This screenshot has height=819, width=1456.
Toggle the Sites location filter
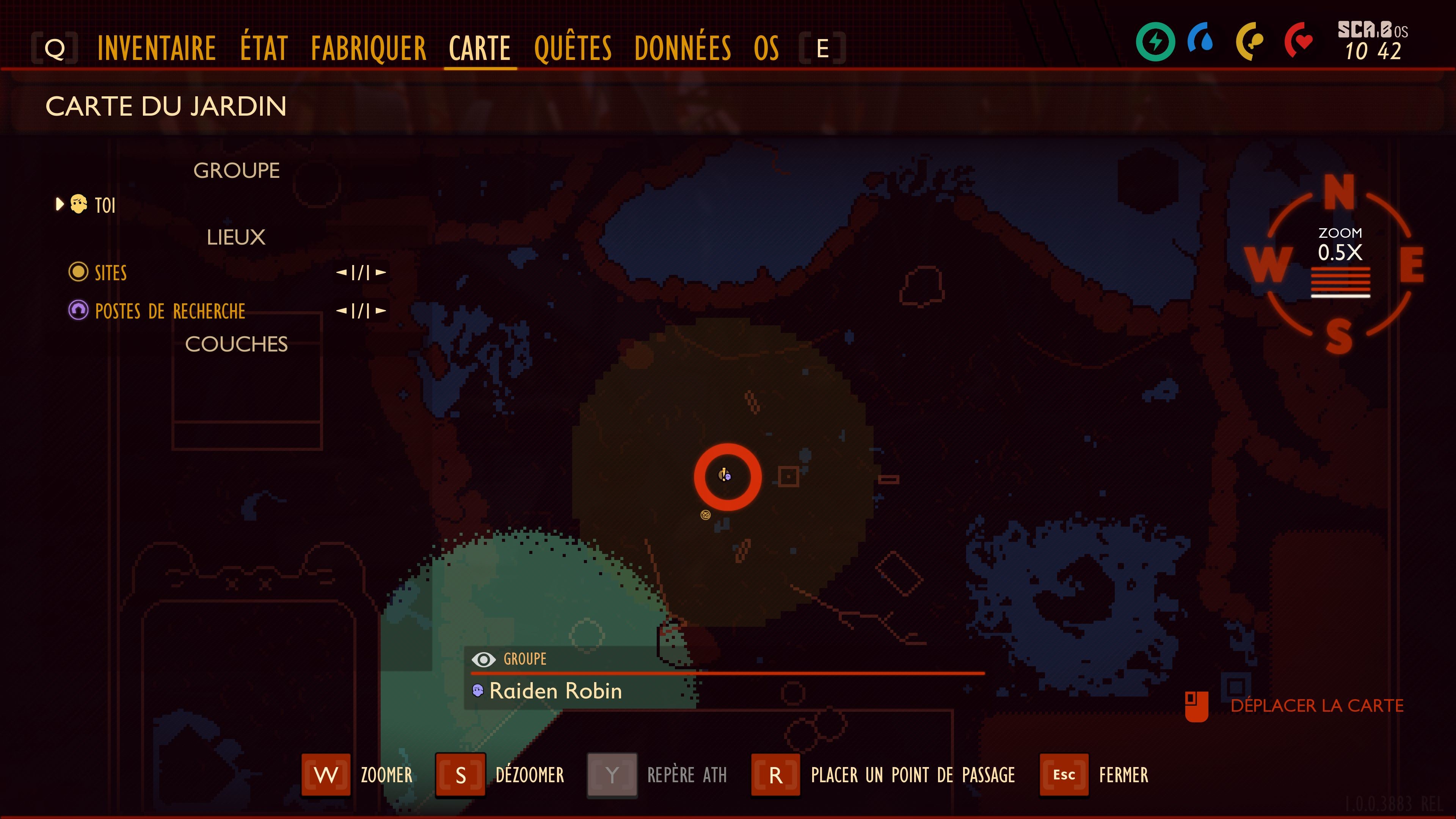(110, 273)
